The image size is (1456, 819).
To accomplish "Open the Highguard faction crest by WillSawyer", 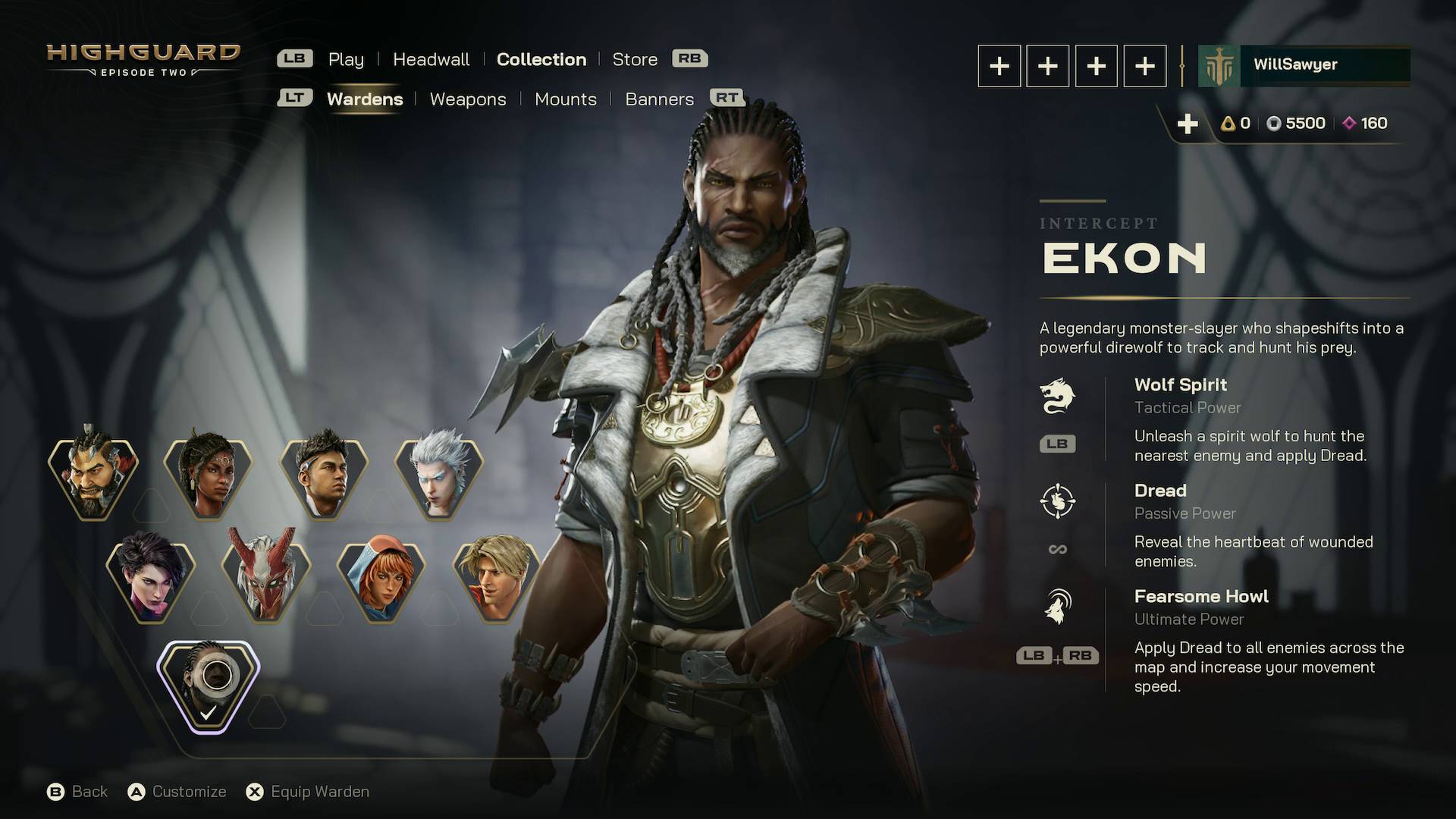I will click(1219, 64).
